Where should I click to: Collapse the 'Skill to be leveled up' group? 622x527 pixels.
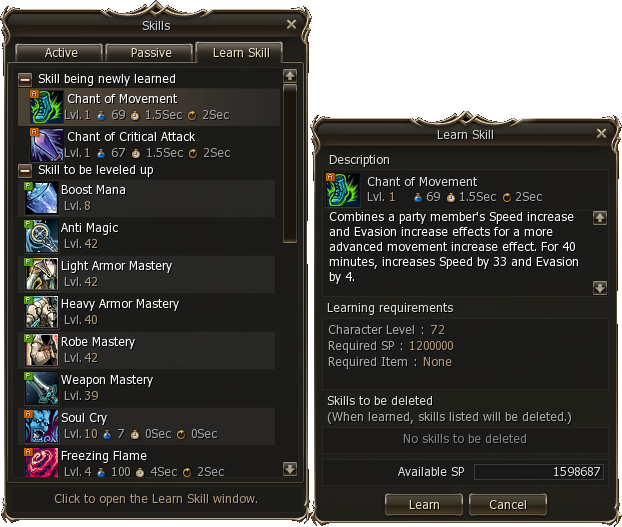tap(25, 170)
